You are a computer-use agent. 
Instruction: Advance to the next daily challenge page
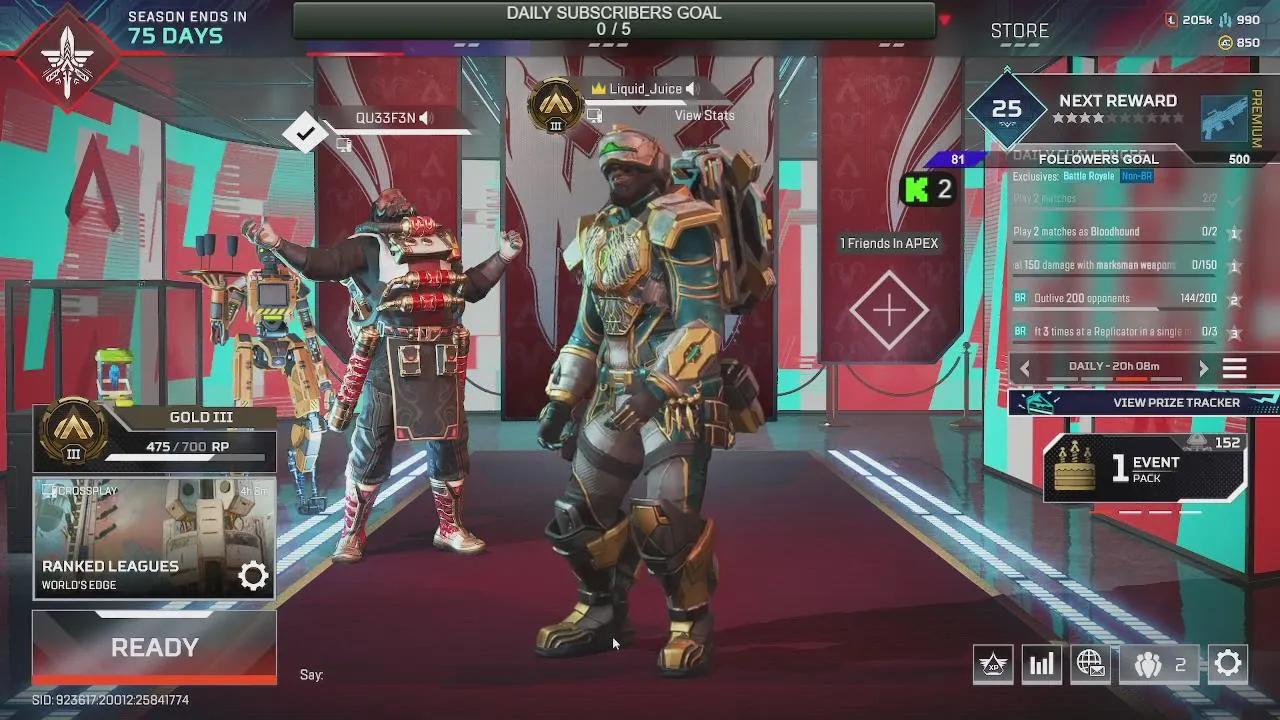point(1204,367)
